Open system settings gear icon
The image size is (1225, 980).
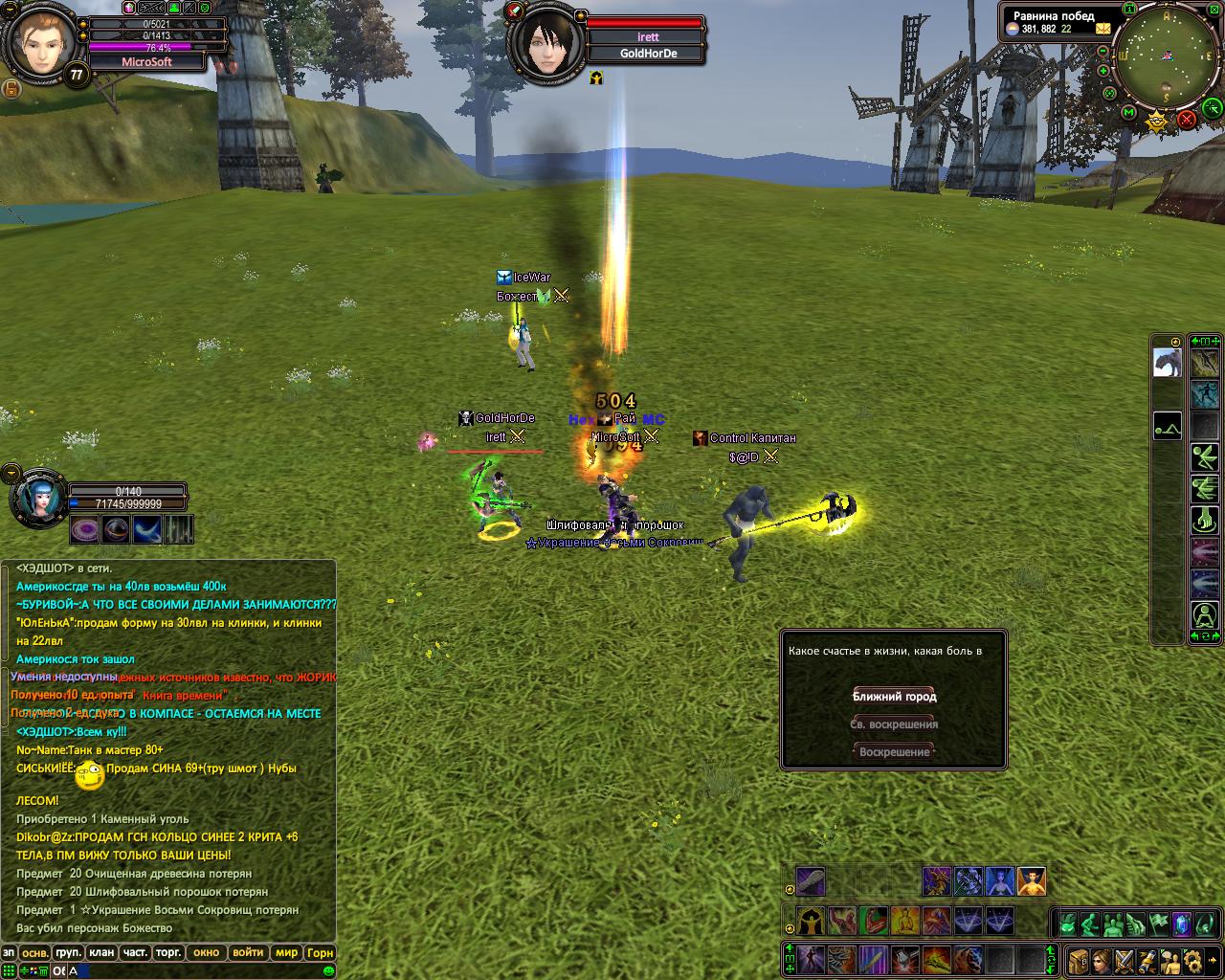(1192, 960)
